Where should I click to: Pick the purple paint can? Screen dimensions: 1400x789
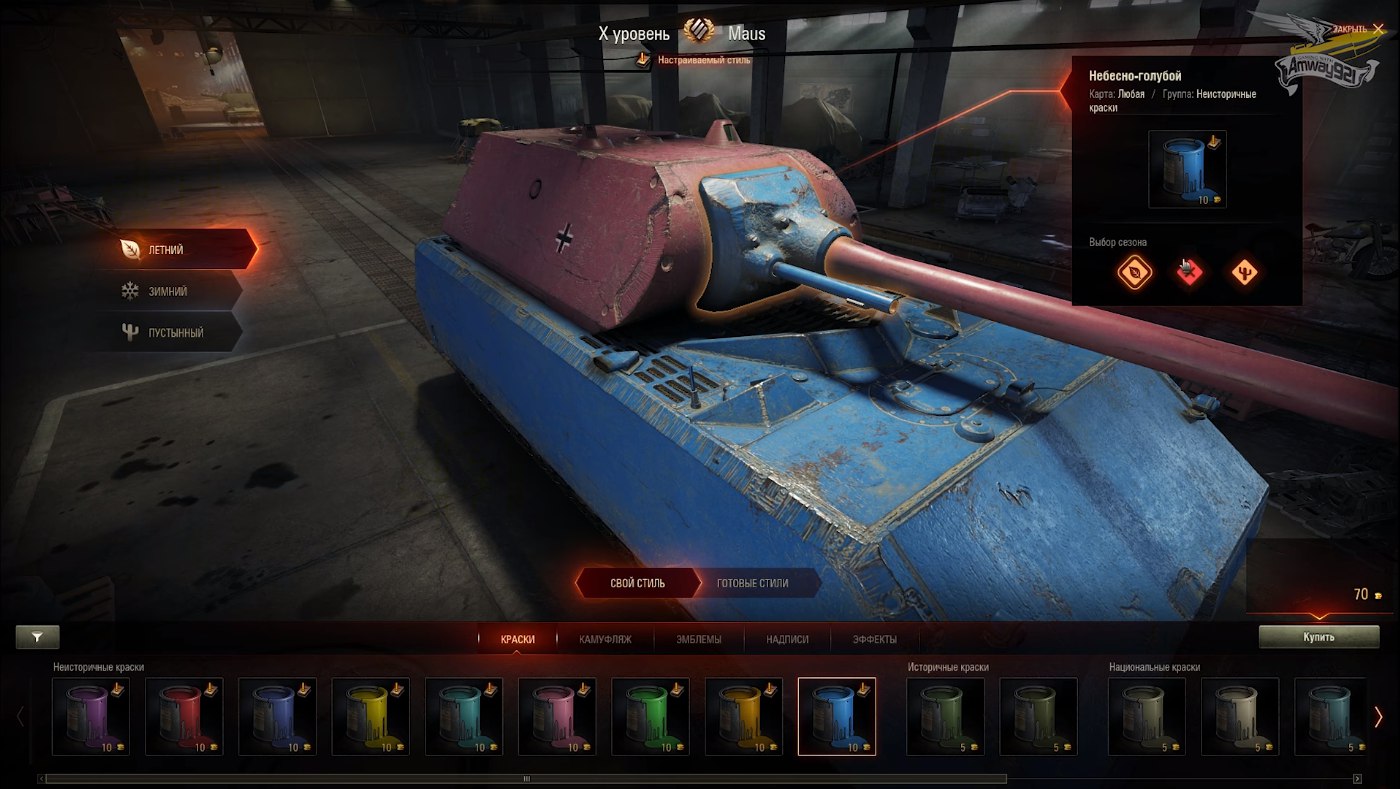pos(90,716)
